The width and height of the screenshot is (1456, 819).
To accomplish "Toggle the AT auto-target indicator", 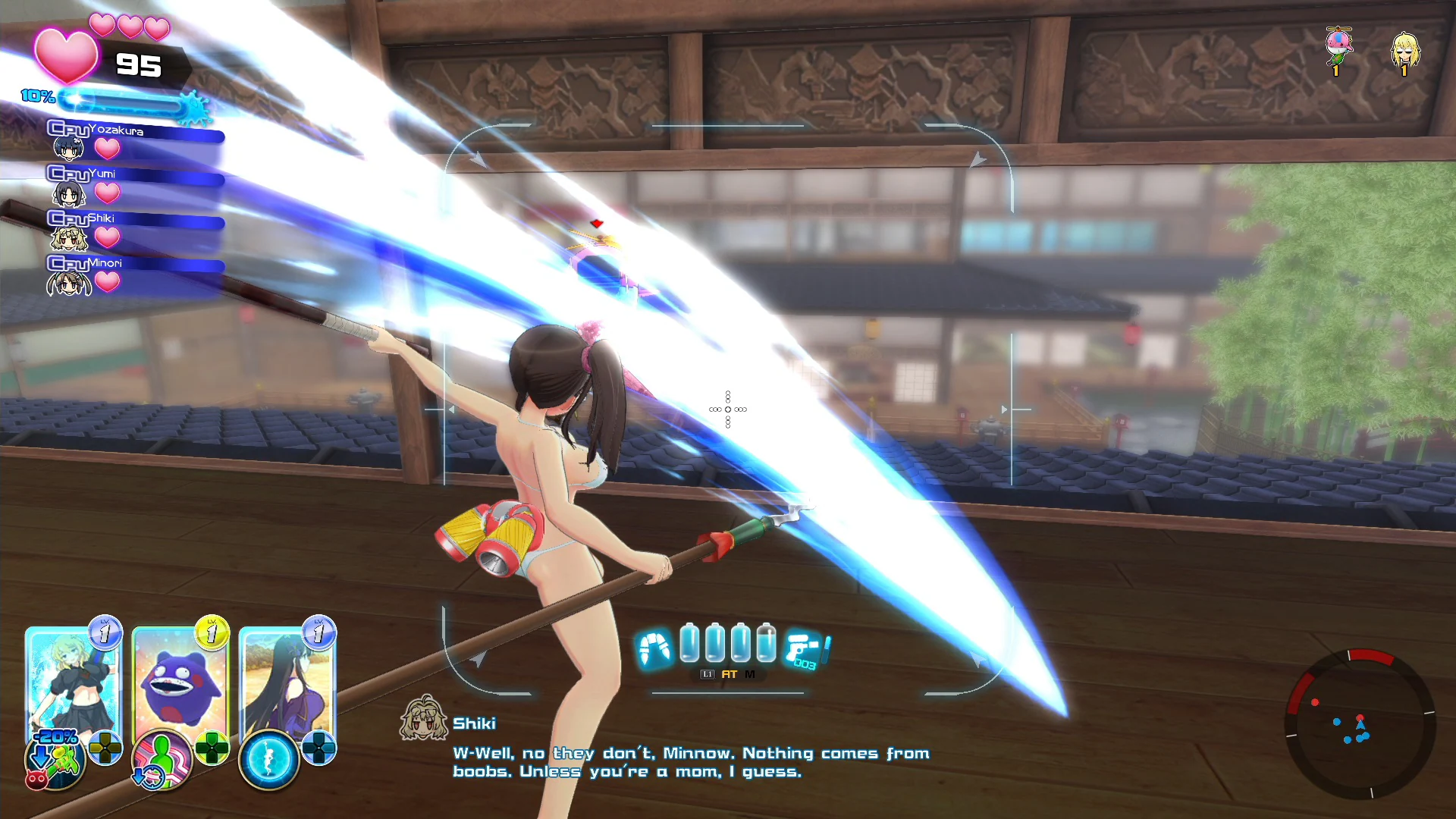I will click(730, 674).
